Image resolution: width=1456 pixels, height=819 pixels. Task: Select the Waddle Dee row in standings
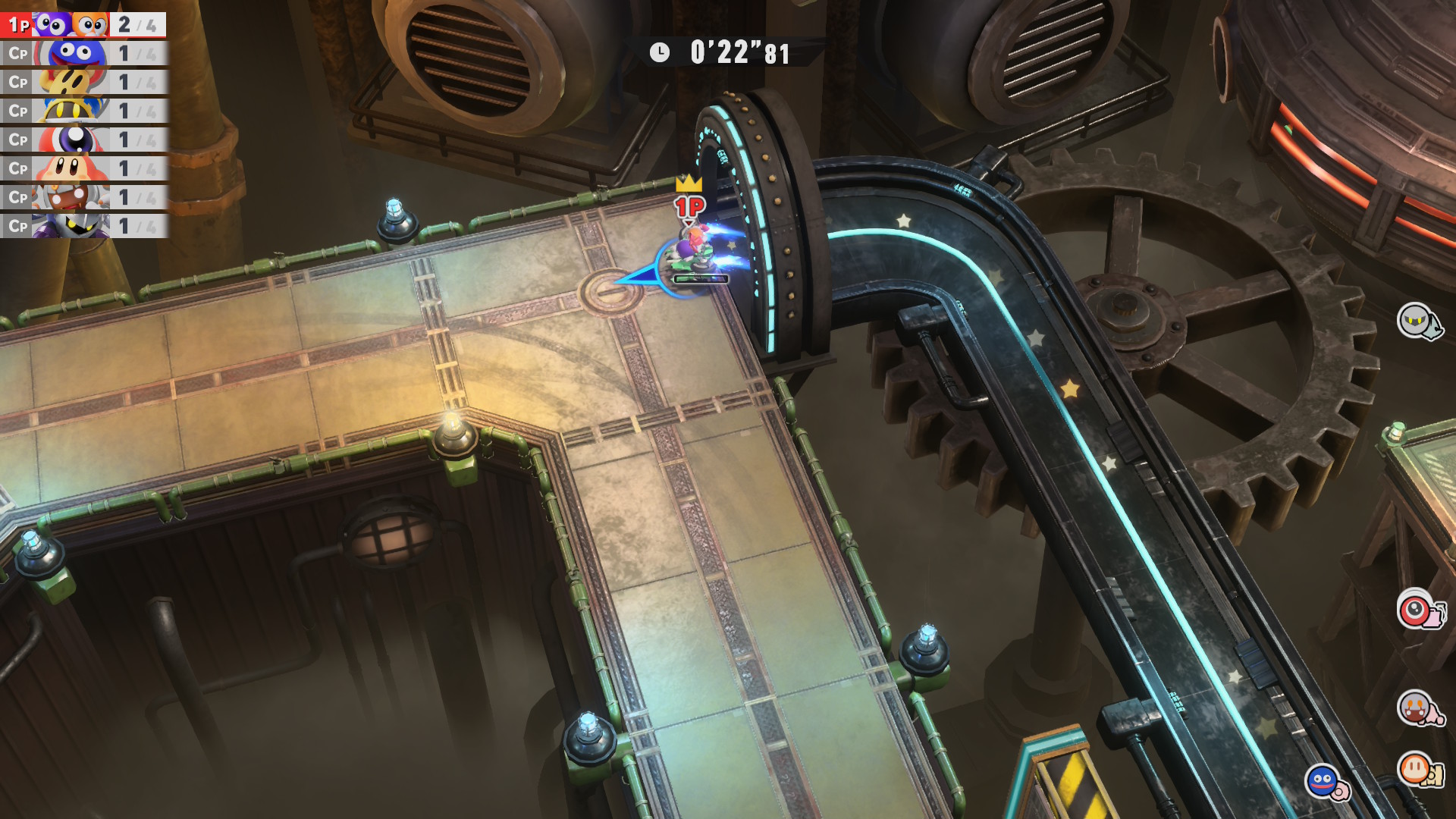[83, 169]
